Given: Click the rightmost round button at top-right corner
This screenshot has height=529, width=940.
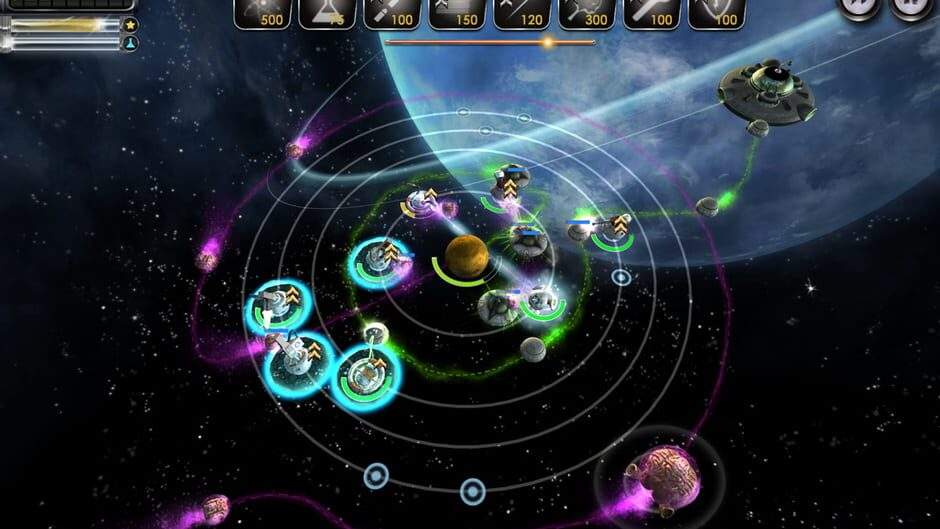Looking at the screenshot, I should [x=910, y=6].
